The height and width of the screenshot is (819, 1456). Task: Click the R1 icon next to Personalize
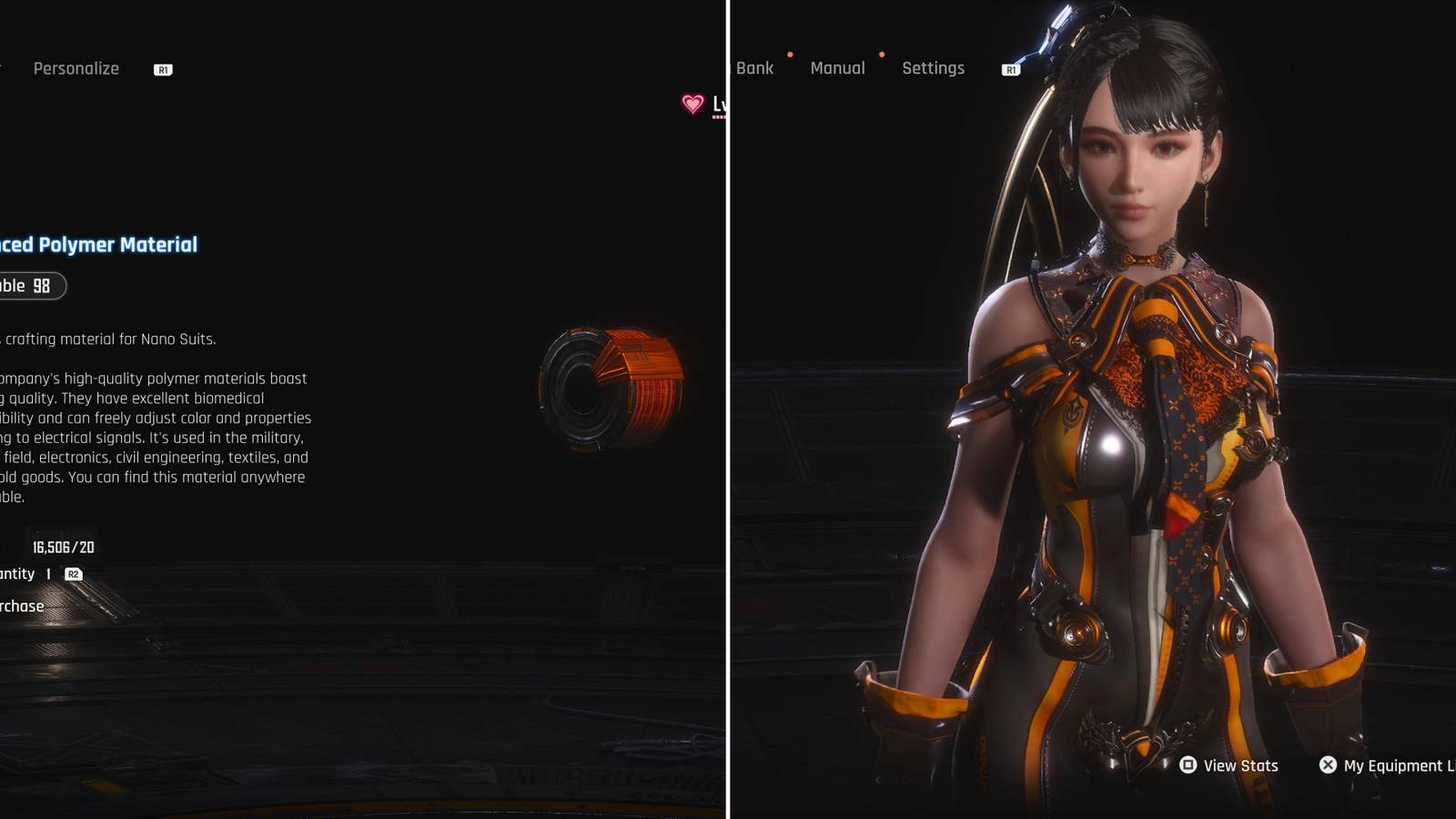(161, 69)
